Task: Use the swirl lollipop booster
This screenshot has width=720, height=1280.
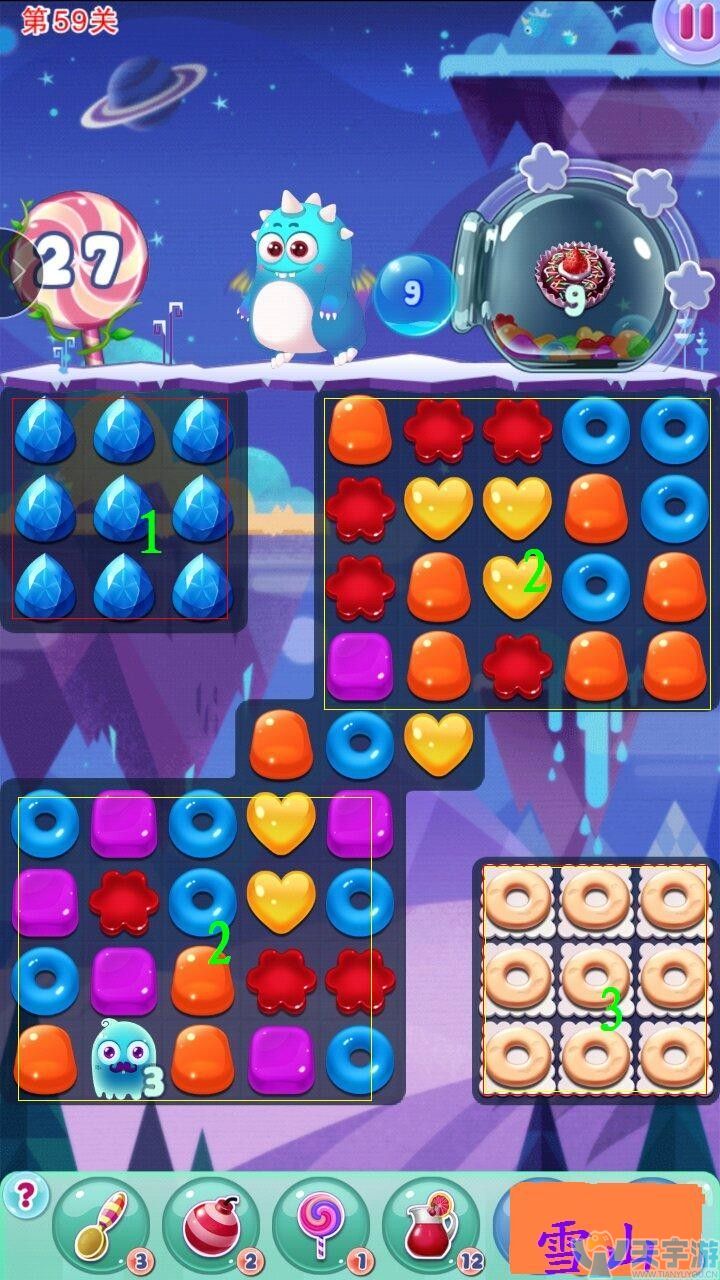Action: click(x=320, y=1223)
